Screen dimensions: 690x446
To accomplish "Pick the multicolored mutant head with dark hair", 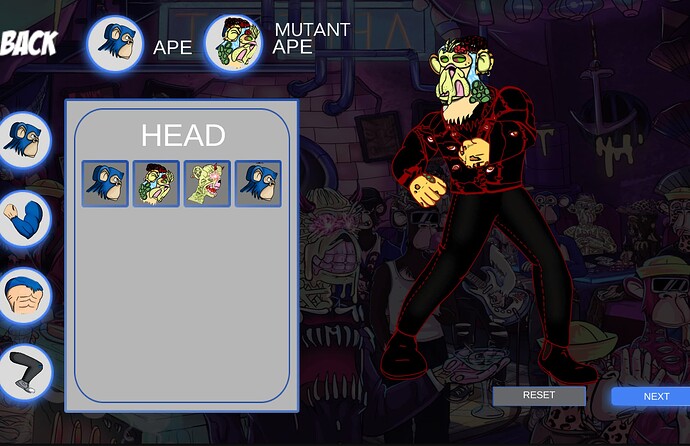I will [156, 184].
